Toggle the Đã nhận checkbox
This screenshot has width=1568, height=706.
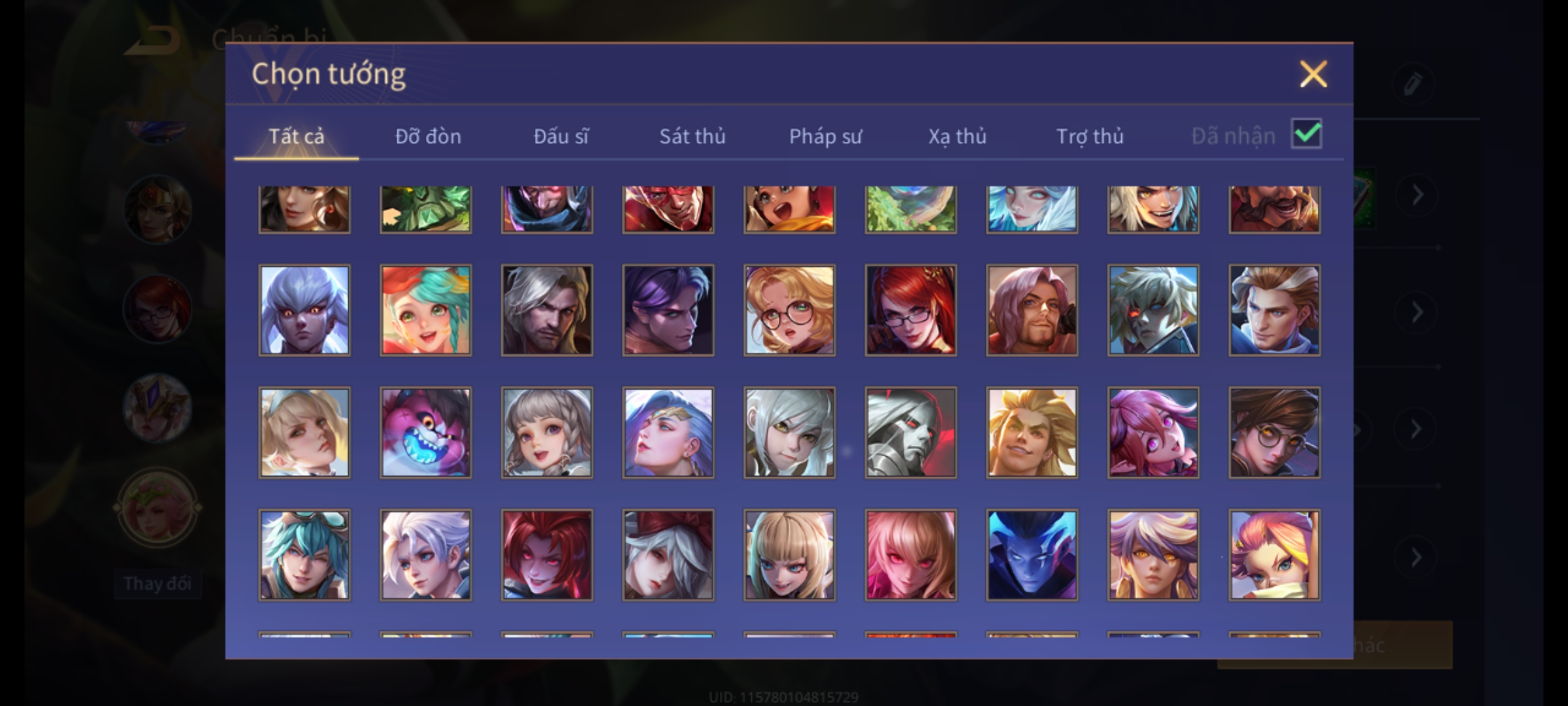coord(1306,134)
